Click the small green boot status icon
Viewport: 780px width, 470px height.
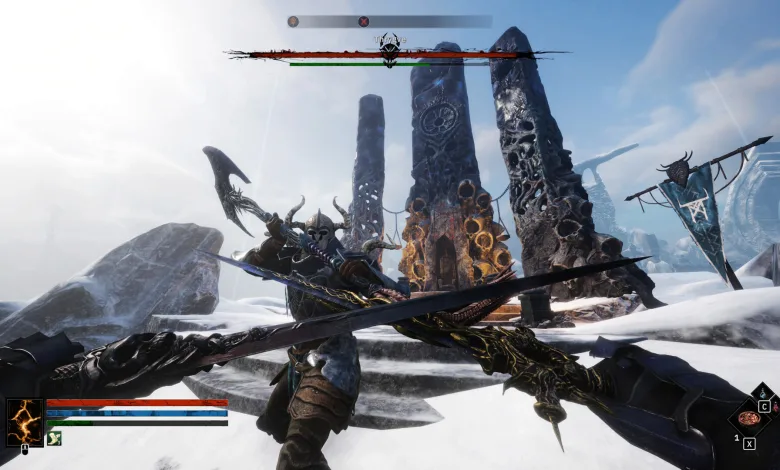pos(54,437)
